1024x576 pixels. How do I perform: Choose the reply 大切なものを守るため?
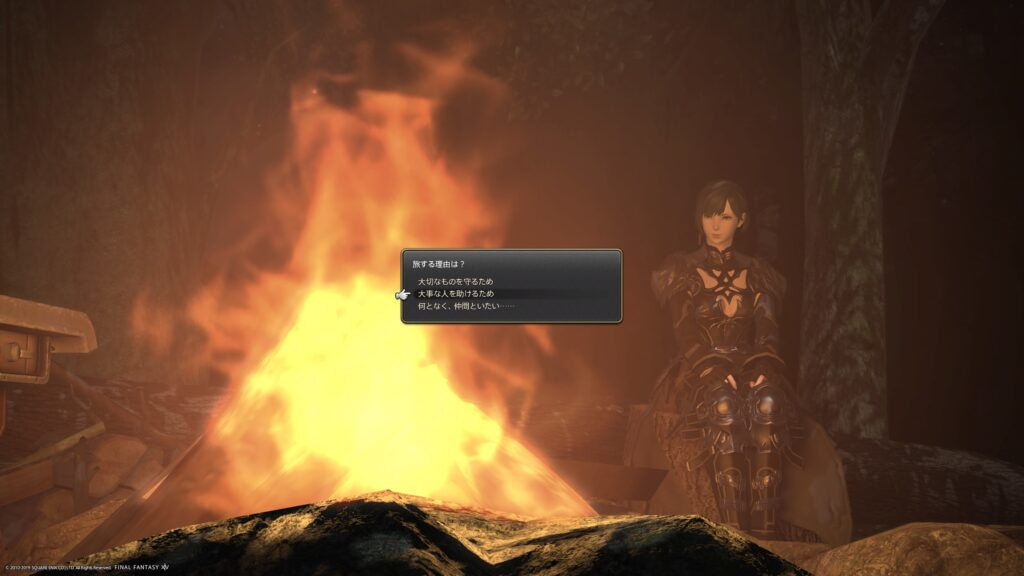455,282
